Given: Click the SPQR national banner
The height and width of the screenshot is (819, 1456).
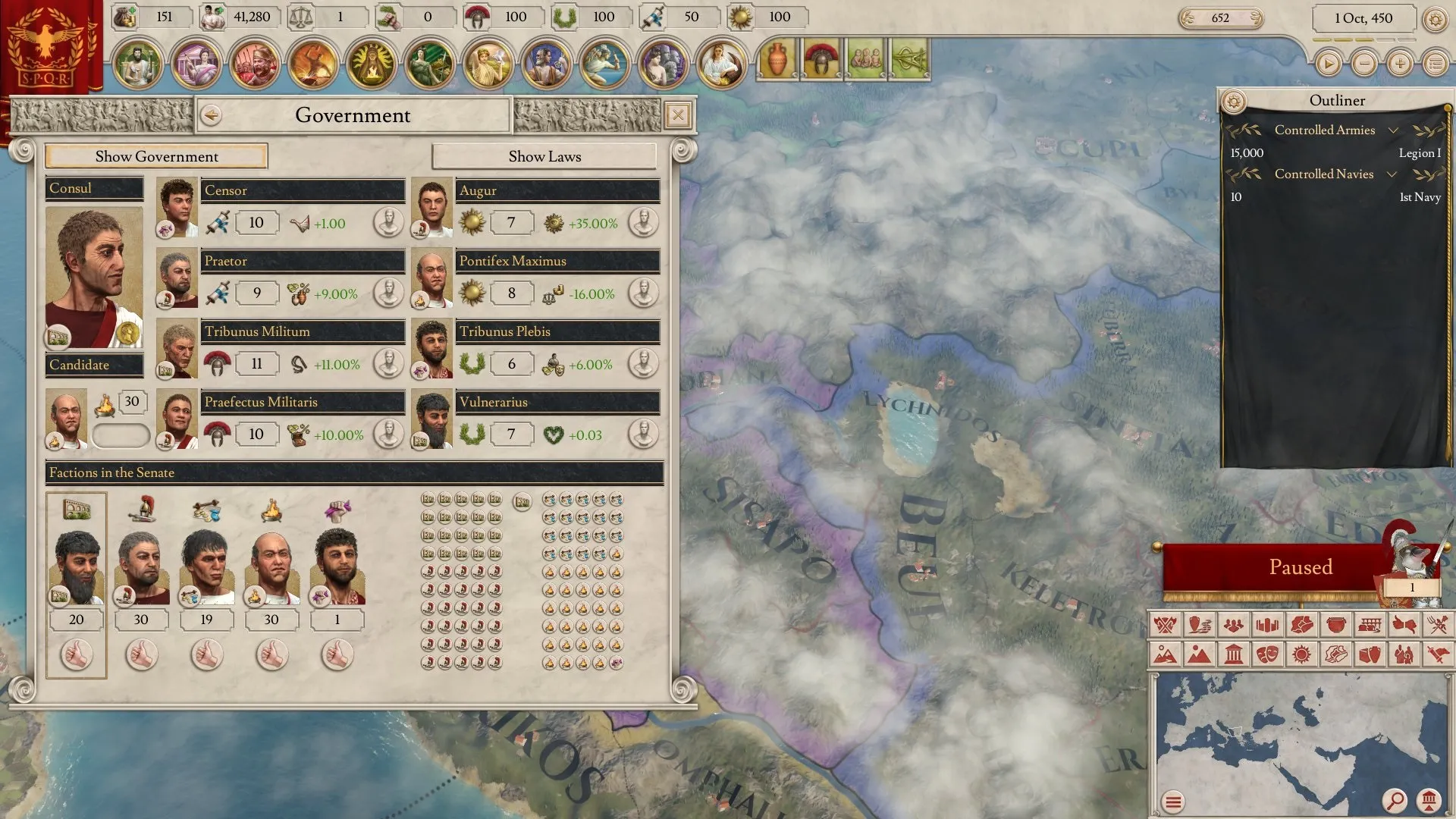Looking at the screenshot, I should click(47, 45).
